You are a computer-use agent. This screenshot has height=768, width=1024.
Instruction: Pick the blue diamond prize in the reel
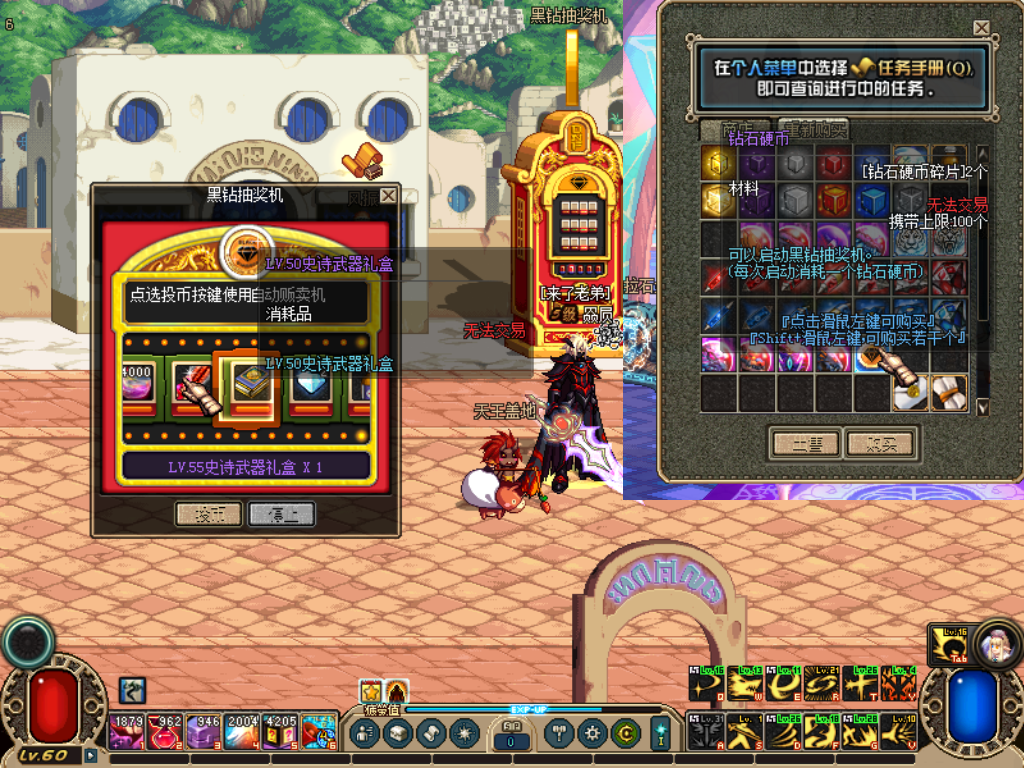coord(310,384)
